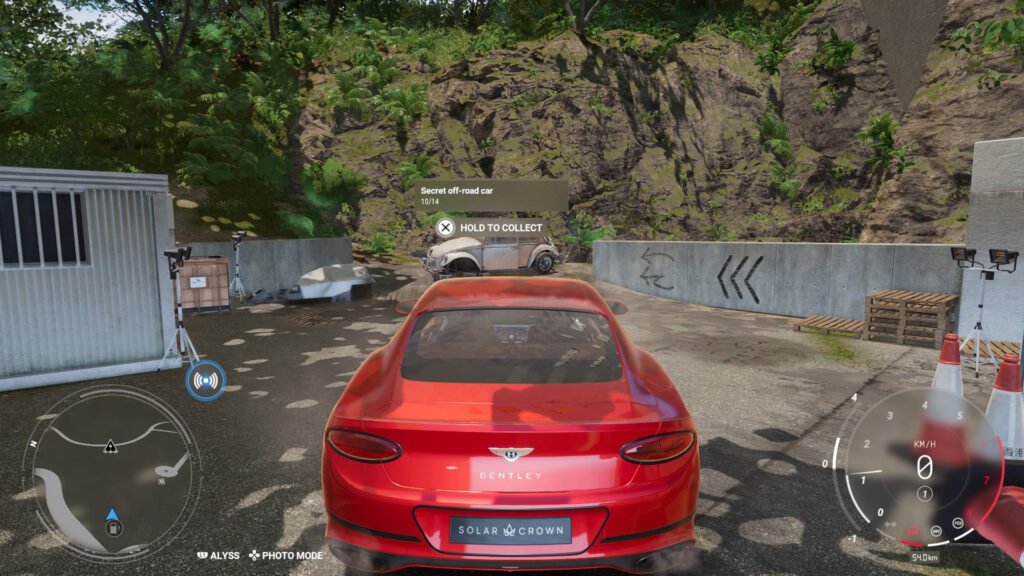Select the Secret off-road car info banner
Image resolution: width=1024 pixels, height=576 pixels.
[492, 194]
